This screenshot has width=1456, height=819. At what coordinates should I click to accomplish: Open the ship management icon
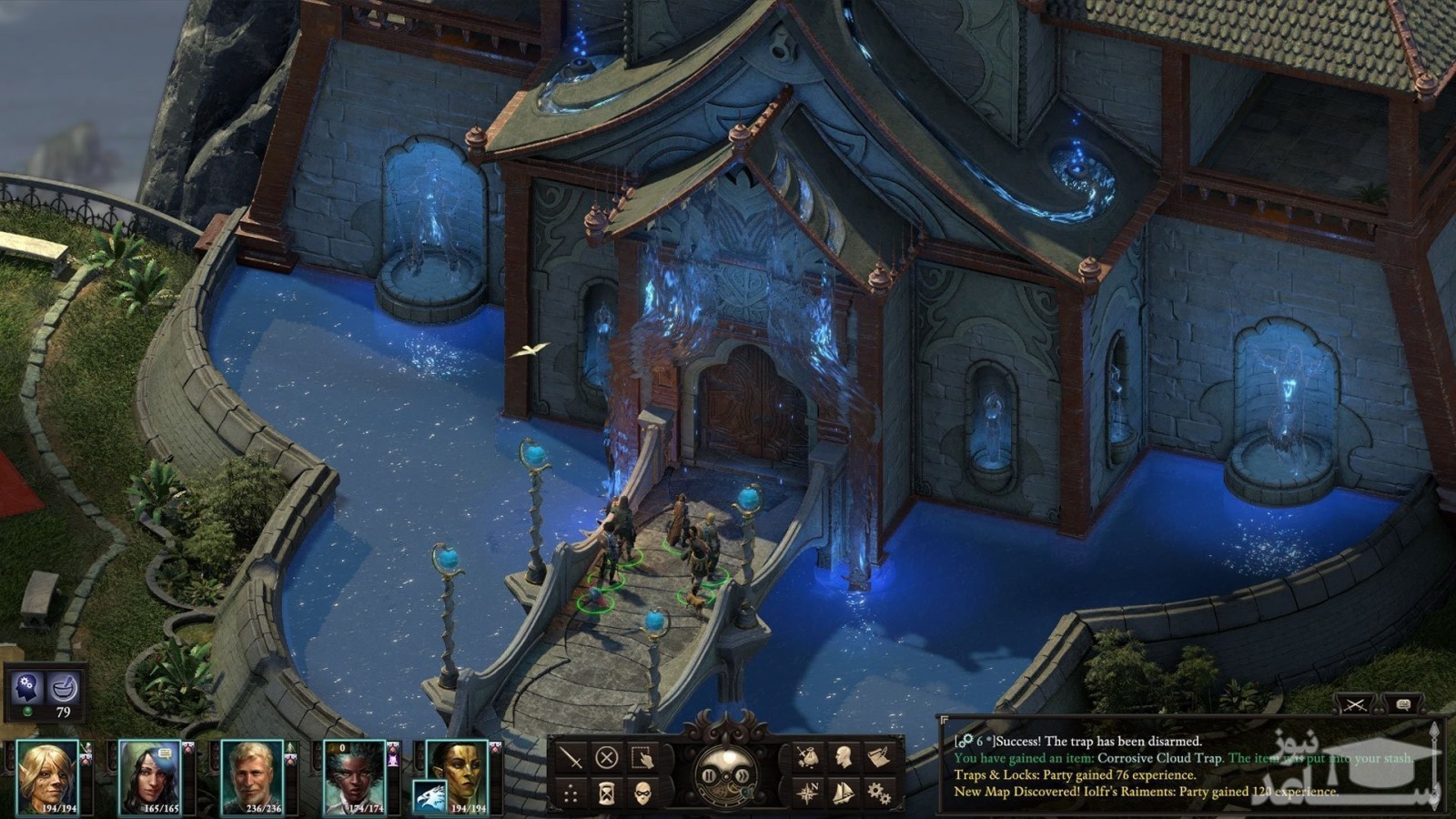(x=843, y=793)
